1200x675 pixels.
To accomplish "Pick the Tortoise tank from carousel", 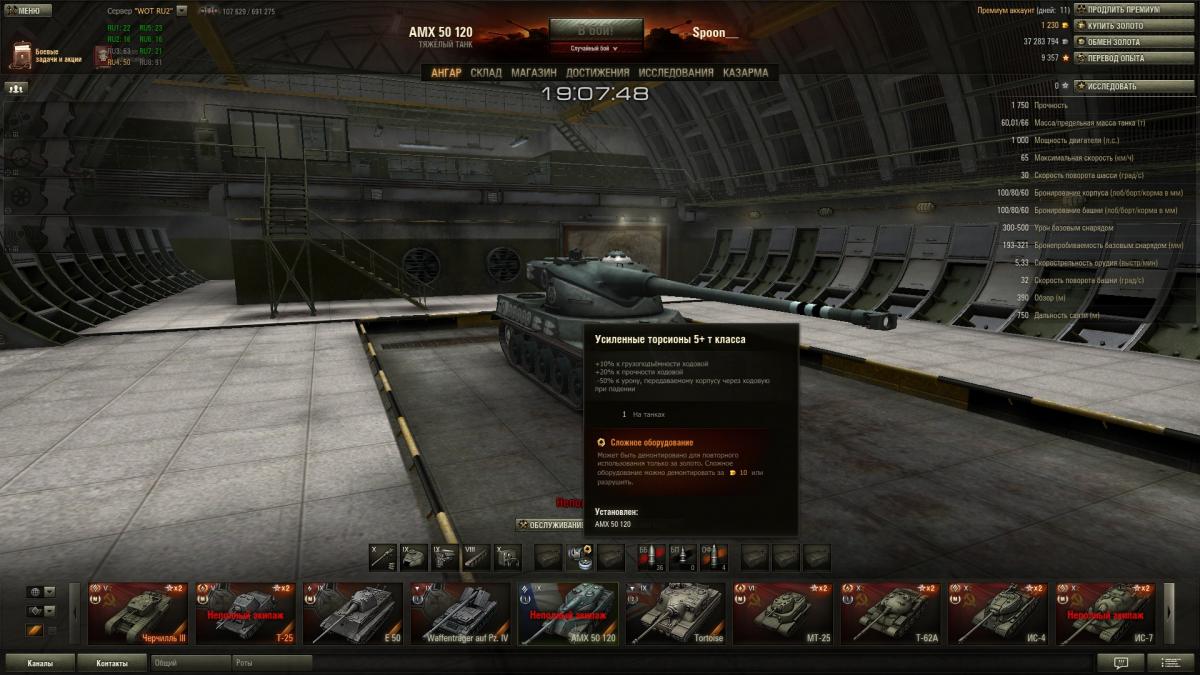I will [x=676, y=613].
